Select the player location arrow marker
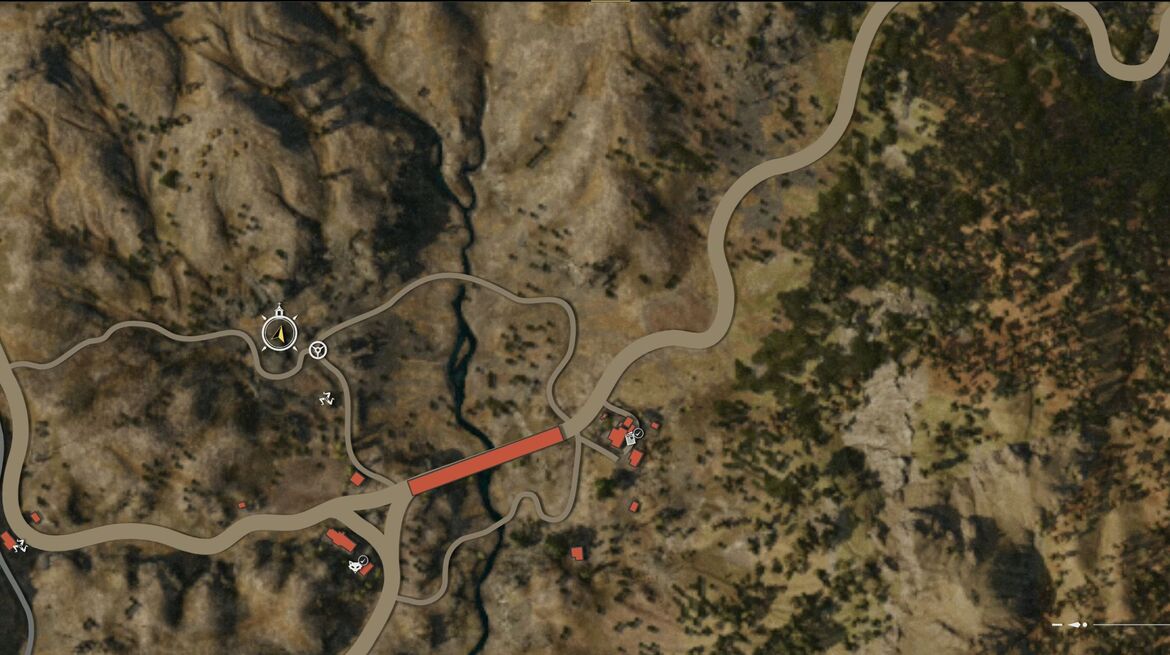 click(x=280, y=333)
